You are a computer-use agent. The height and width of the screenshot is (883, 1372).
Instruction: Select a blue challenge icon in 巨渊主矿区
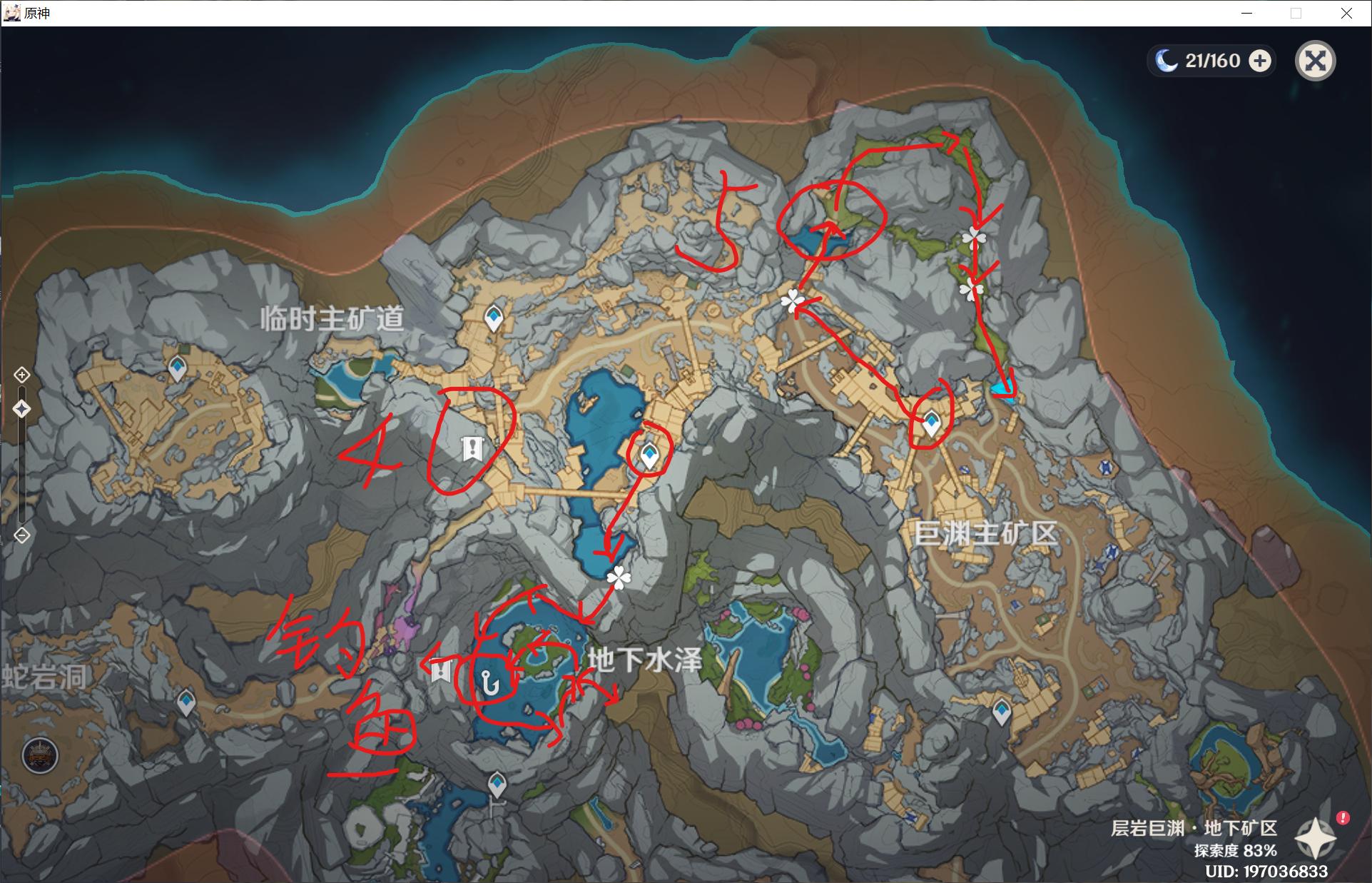click(x=1106, y=468)
